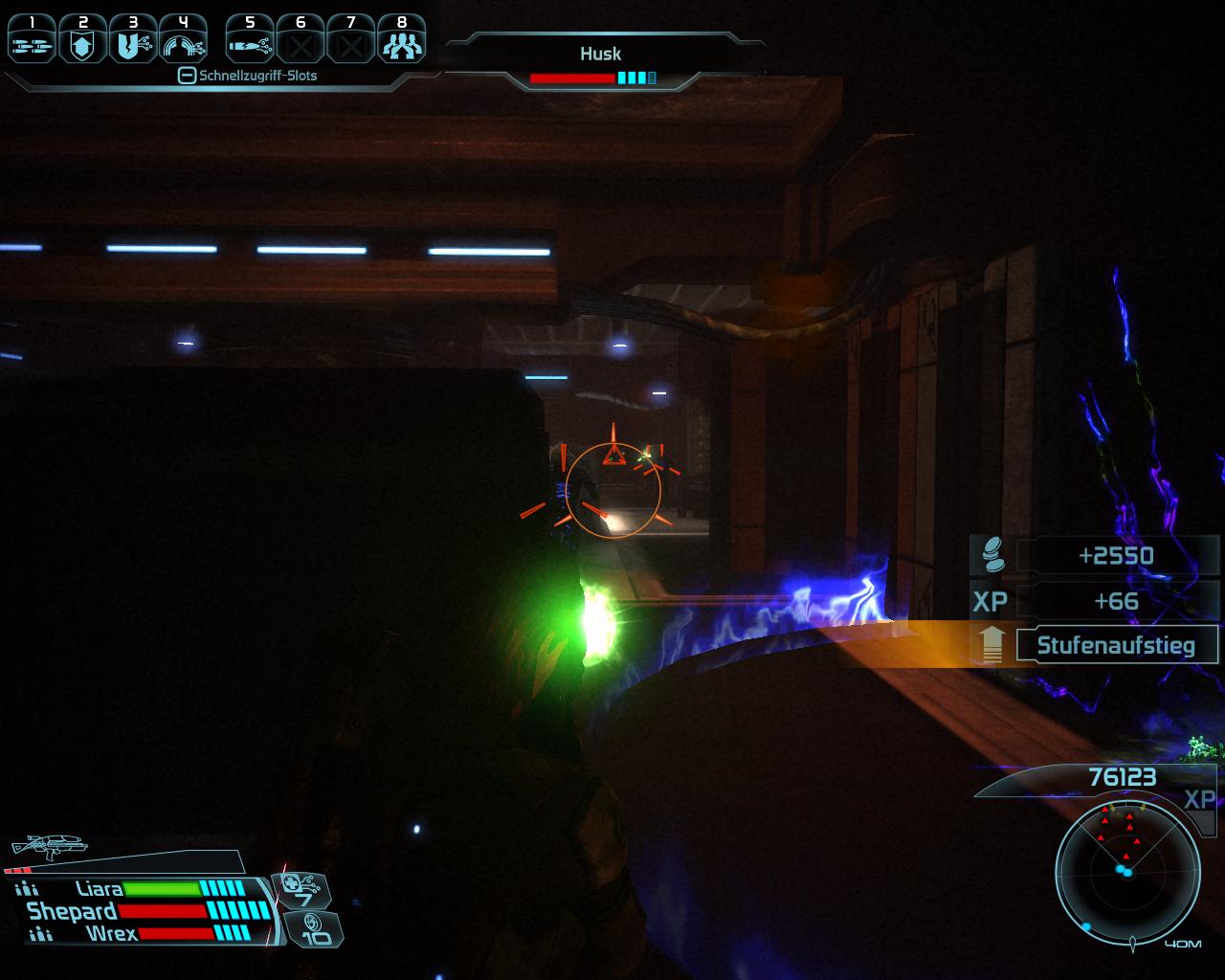Click the assault rifle weapon icon
Viewport: 1225px width, 980px height.
[48, 846]
